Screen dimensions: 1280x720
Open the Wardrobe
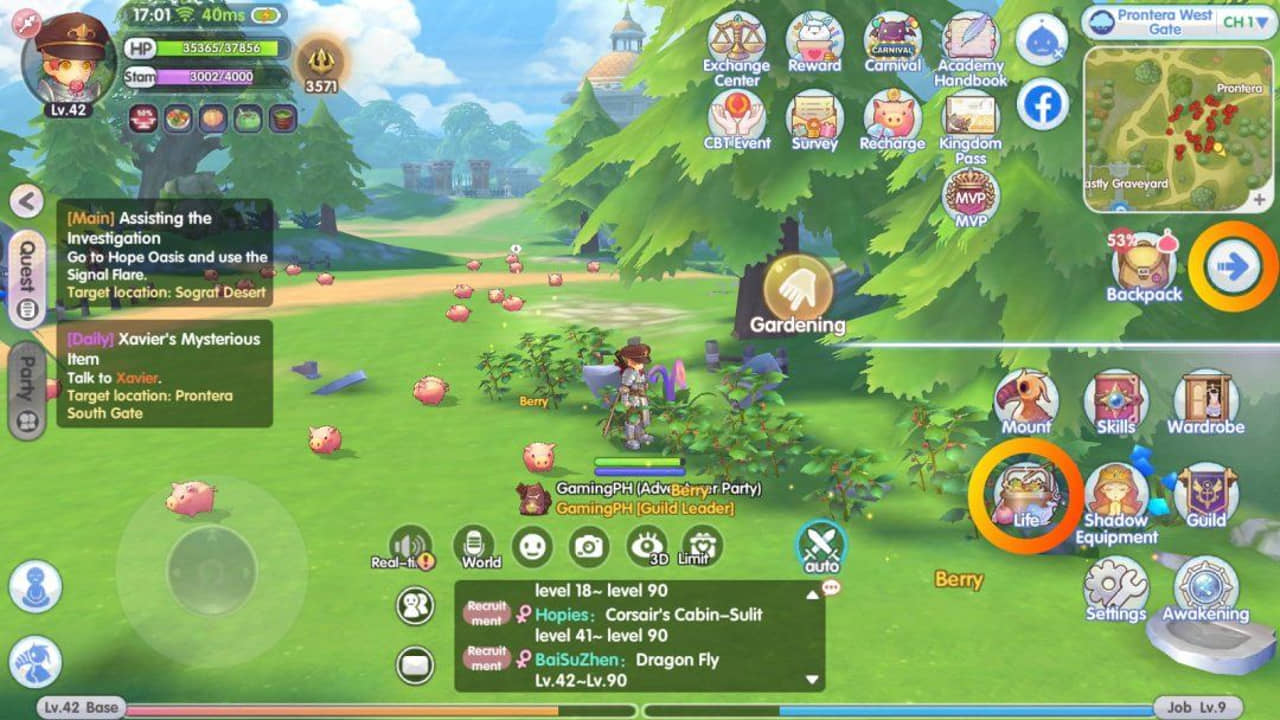click(1205, 398)
